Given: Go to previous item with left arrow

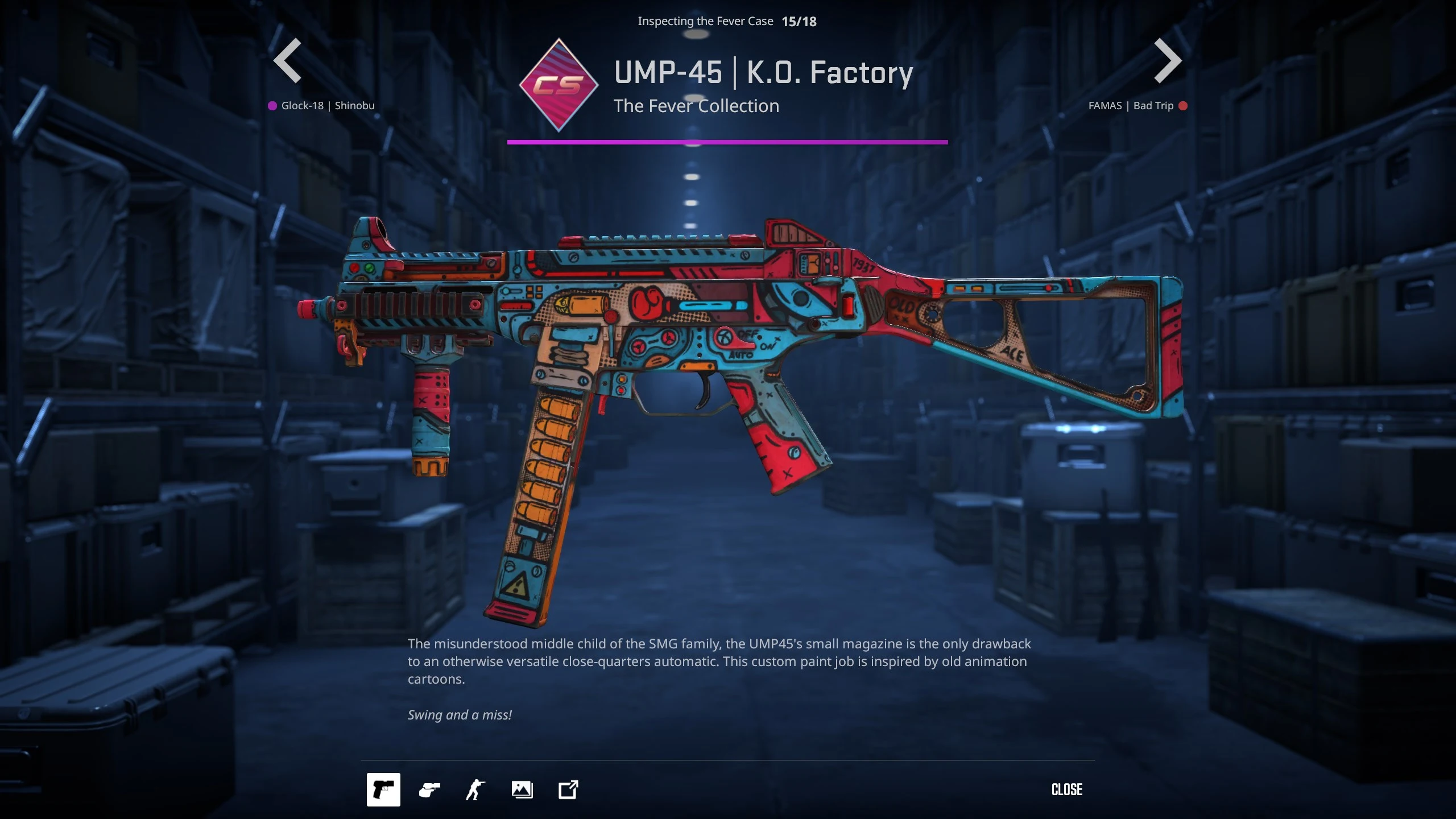Looking at the screenshot, I should (288, 61).
